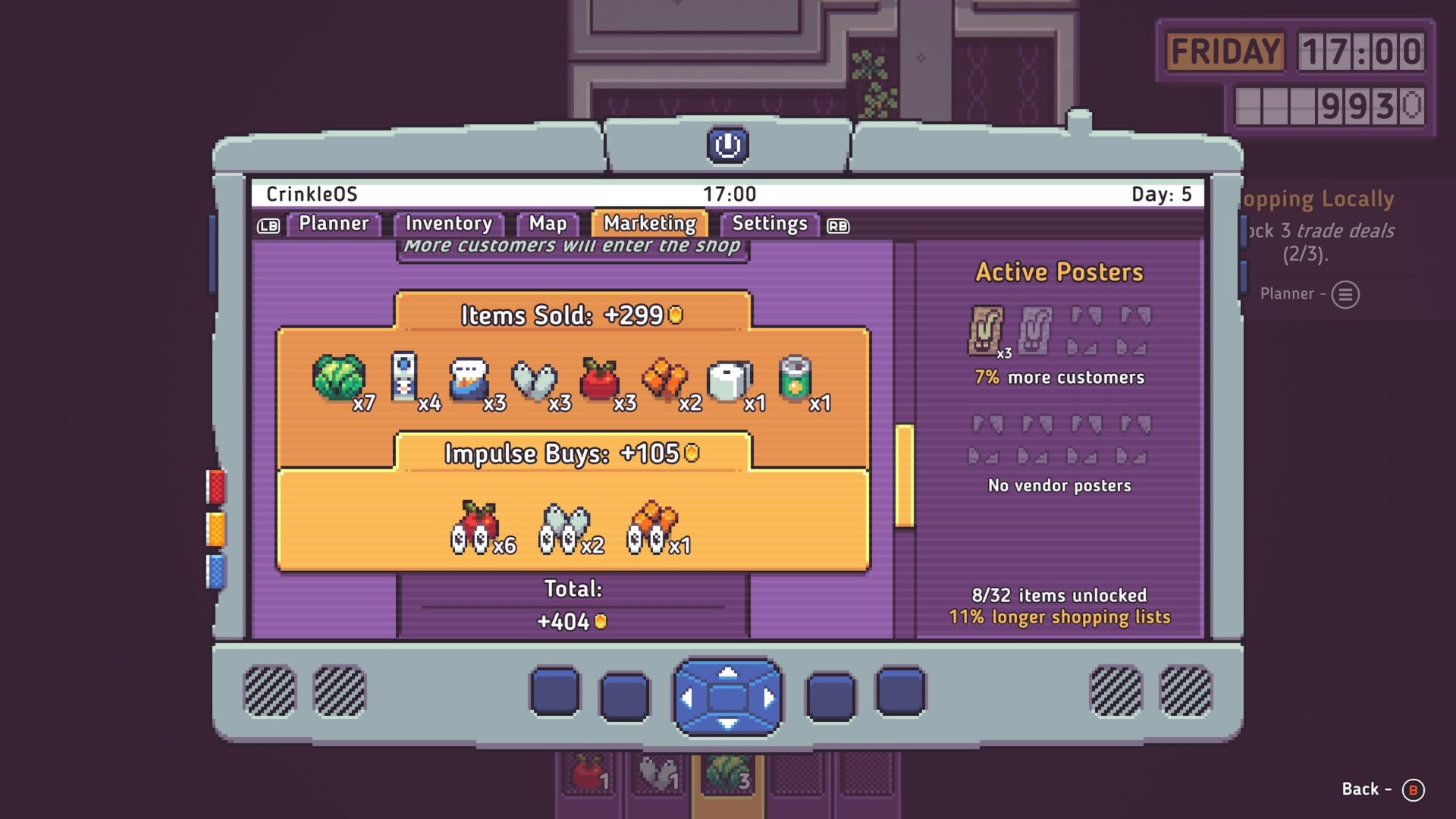Select the tomato hotbar slot
The image size is (1456, 819).
589,774
